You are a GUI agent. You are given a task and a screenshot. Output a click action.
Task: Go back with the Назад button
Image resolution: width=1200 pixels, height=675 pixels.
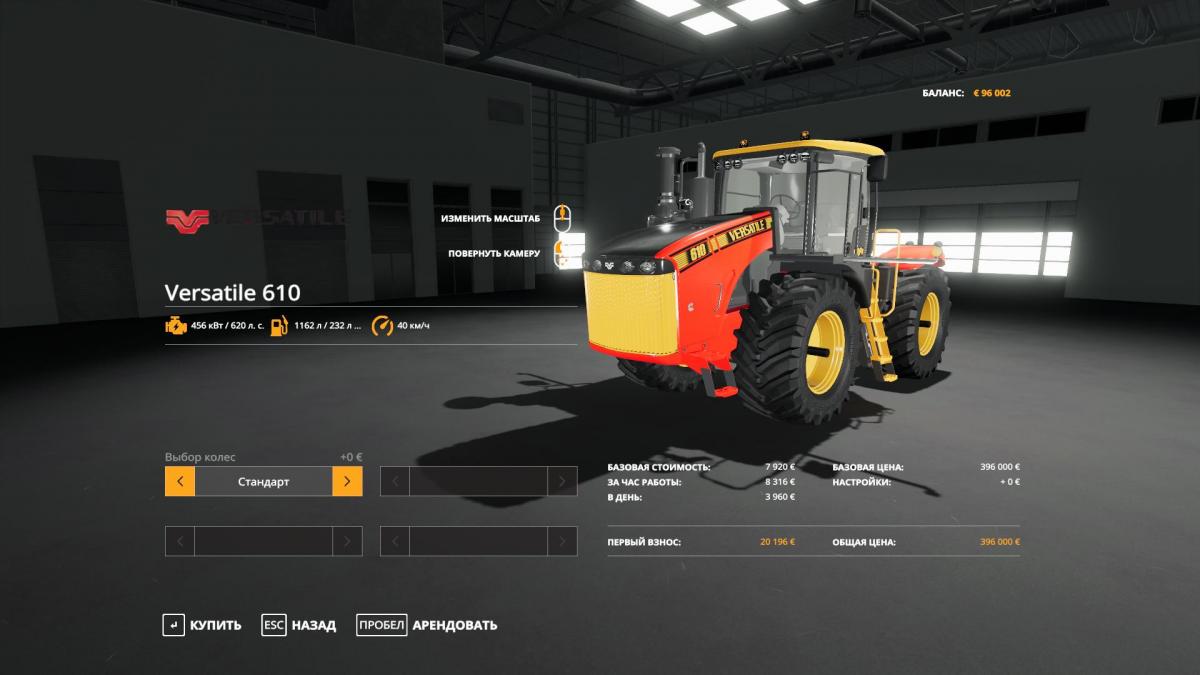(299, 625)
